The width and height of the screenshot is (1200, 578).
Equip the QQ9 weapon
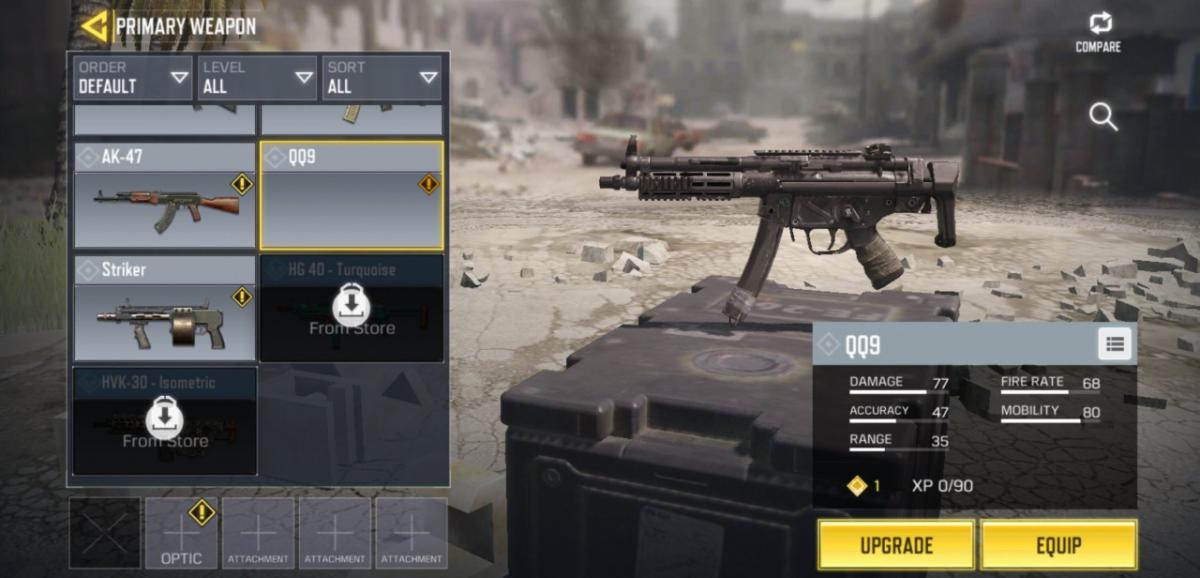click(1058, 545)
